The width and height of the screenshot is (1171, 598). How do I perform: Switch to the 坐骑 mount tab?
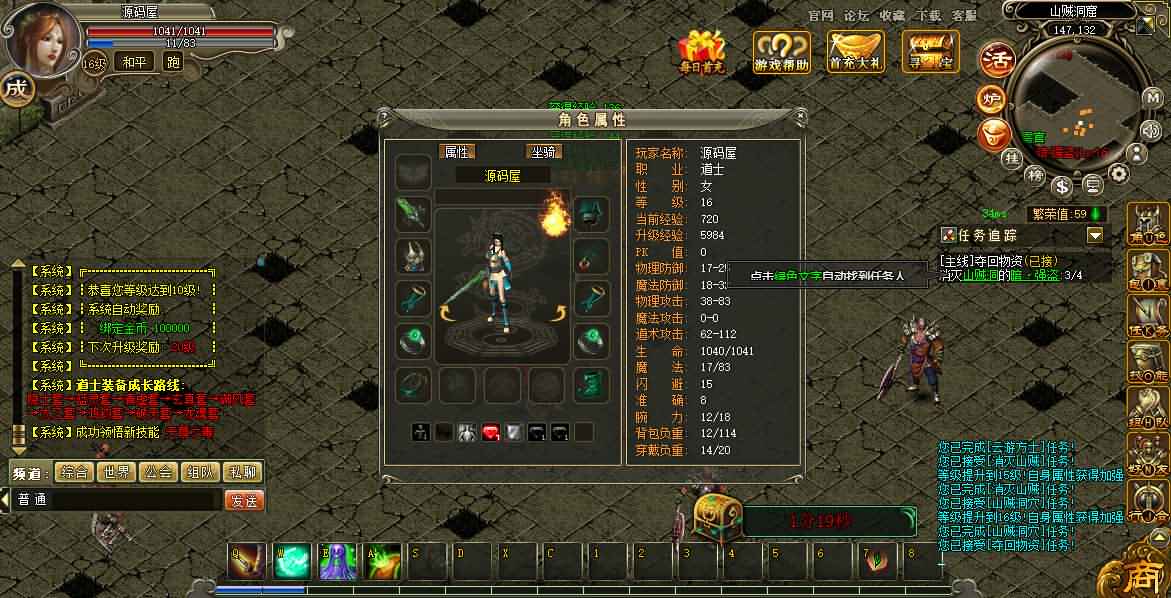click(x=544, y=152)
